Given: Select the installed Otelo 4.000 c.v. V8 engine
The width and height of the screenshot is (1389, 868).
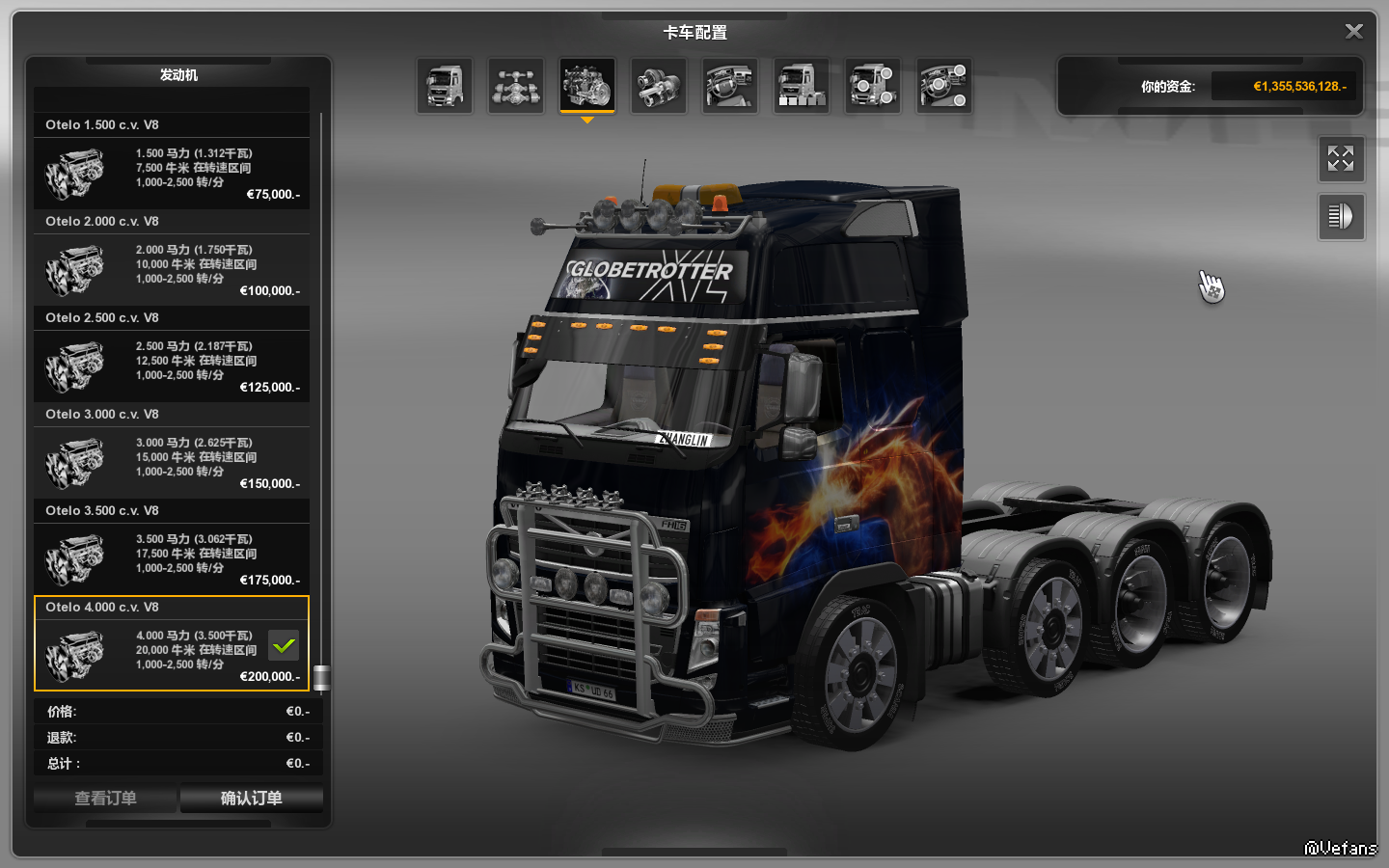Looking at the screenshot, I should click(x=172, y=656).
